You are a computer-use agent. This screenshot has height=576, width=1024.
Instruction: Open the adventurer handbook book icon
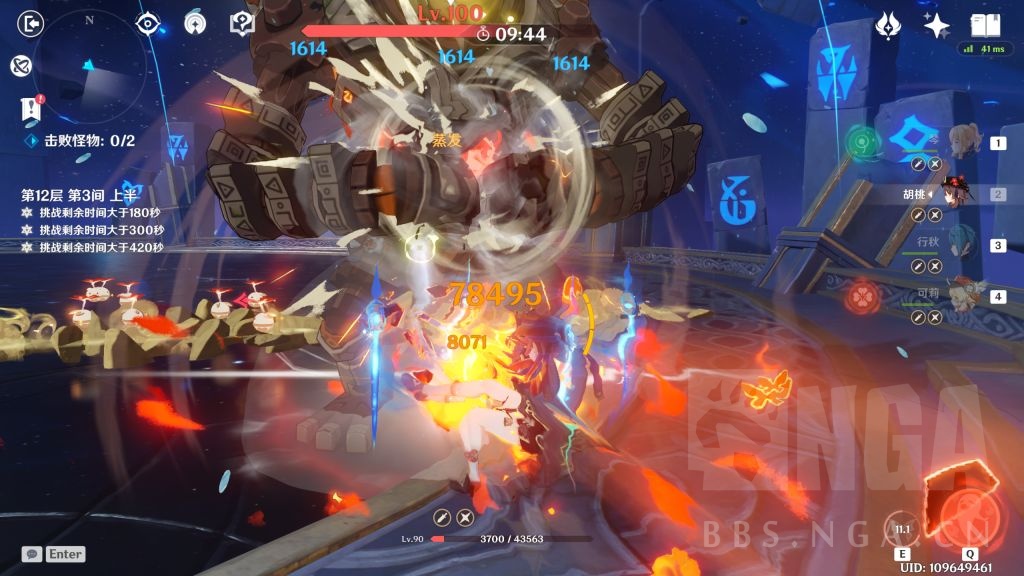pyautogui.click(x=985, y=26)
